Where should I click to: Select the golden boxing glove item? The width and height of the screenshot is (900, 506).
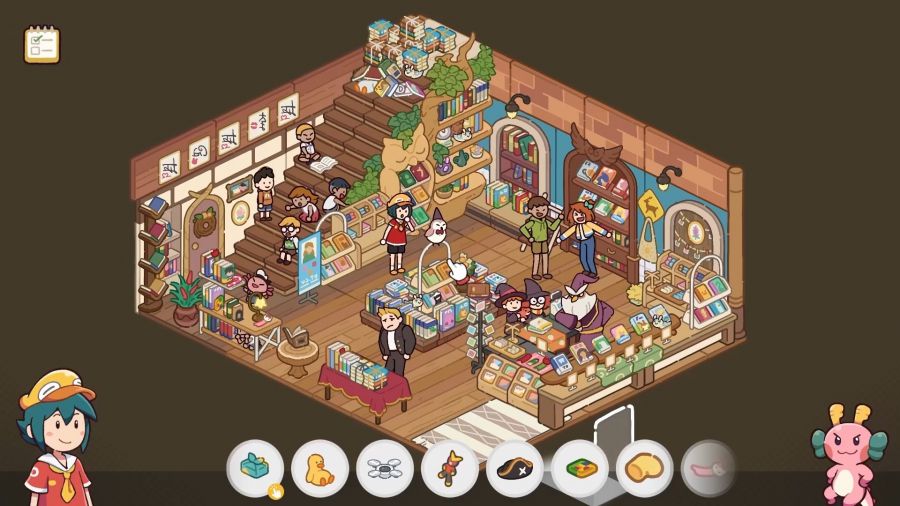(645, 468)
